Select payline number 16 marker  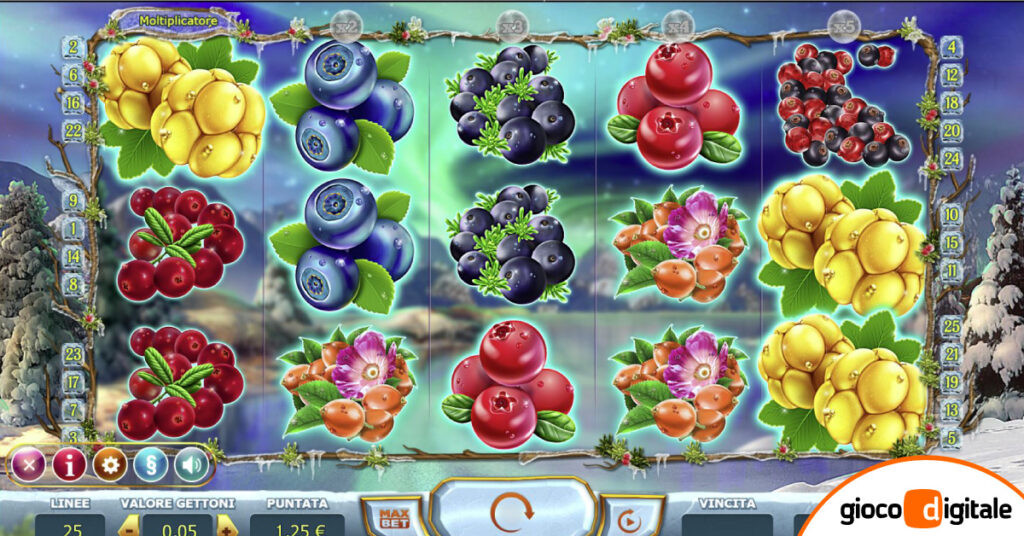[x=72, y=103]
